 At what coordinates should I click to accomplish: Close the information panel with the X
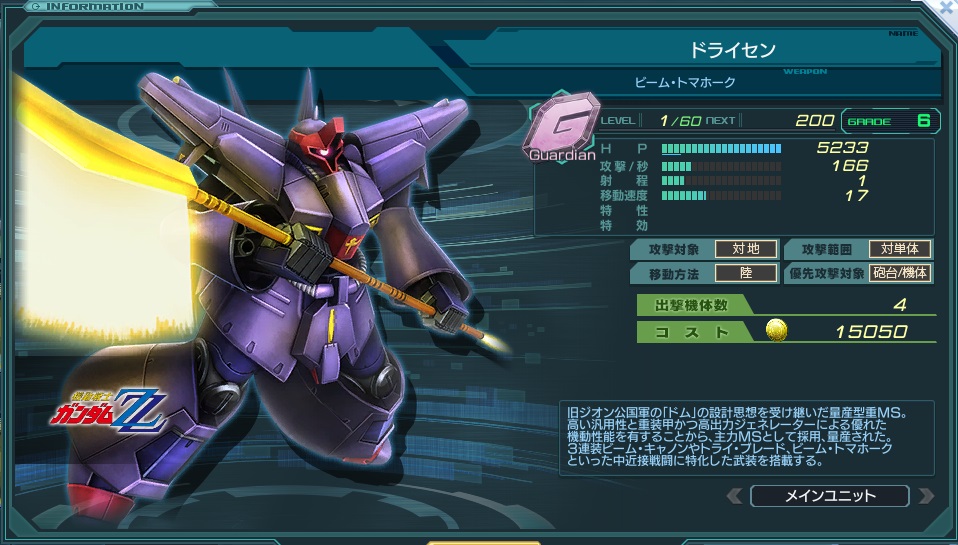pyautogui.click(x=947, y=6)
